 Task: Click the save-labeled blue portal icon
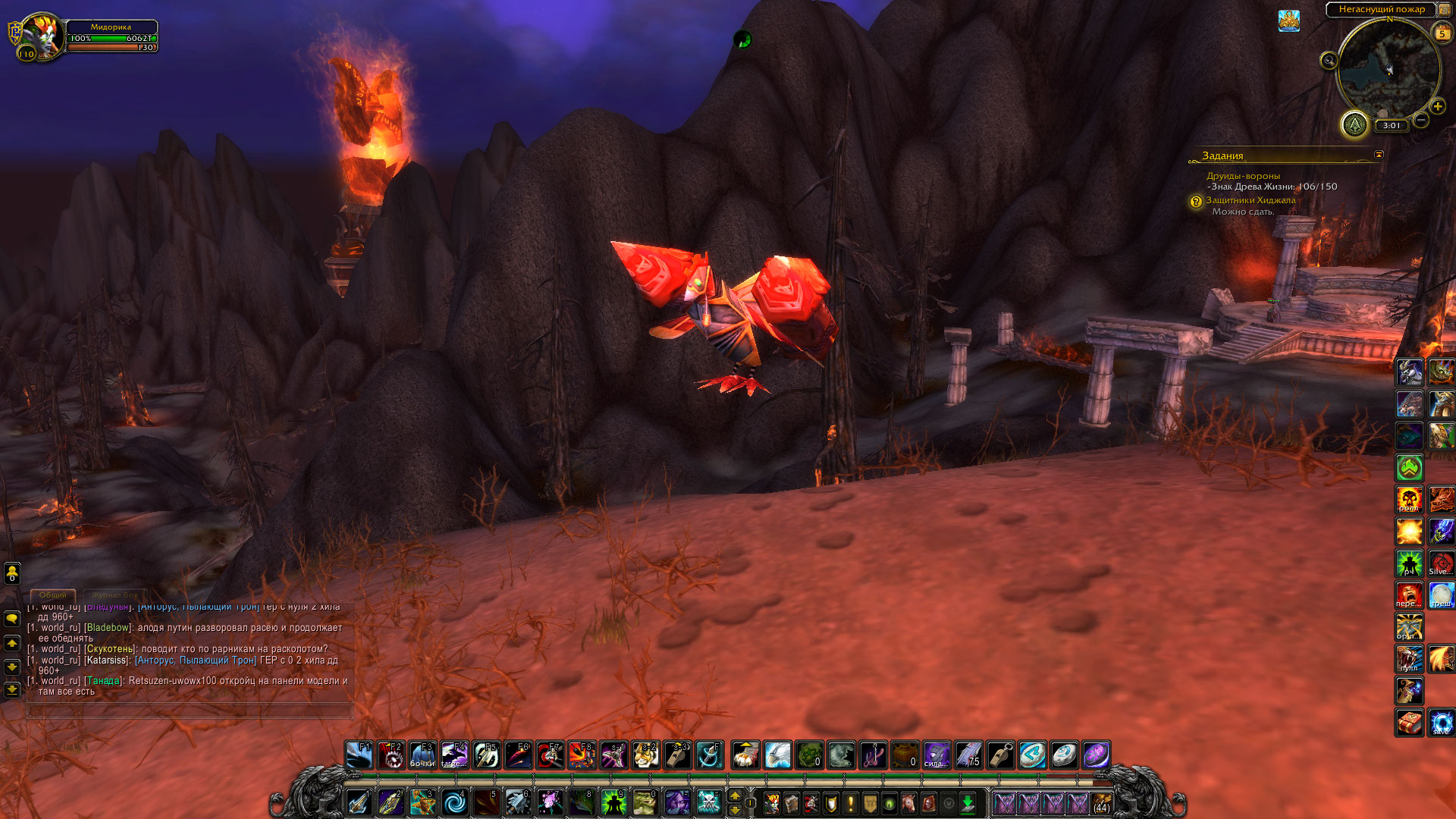pos(1441,723)
